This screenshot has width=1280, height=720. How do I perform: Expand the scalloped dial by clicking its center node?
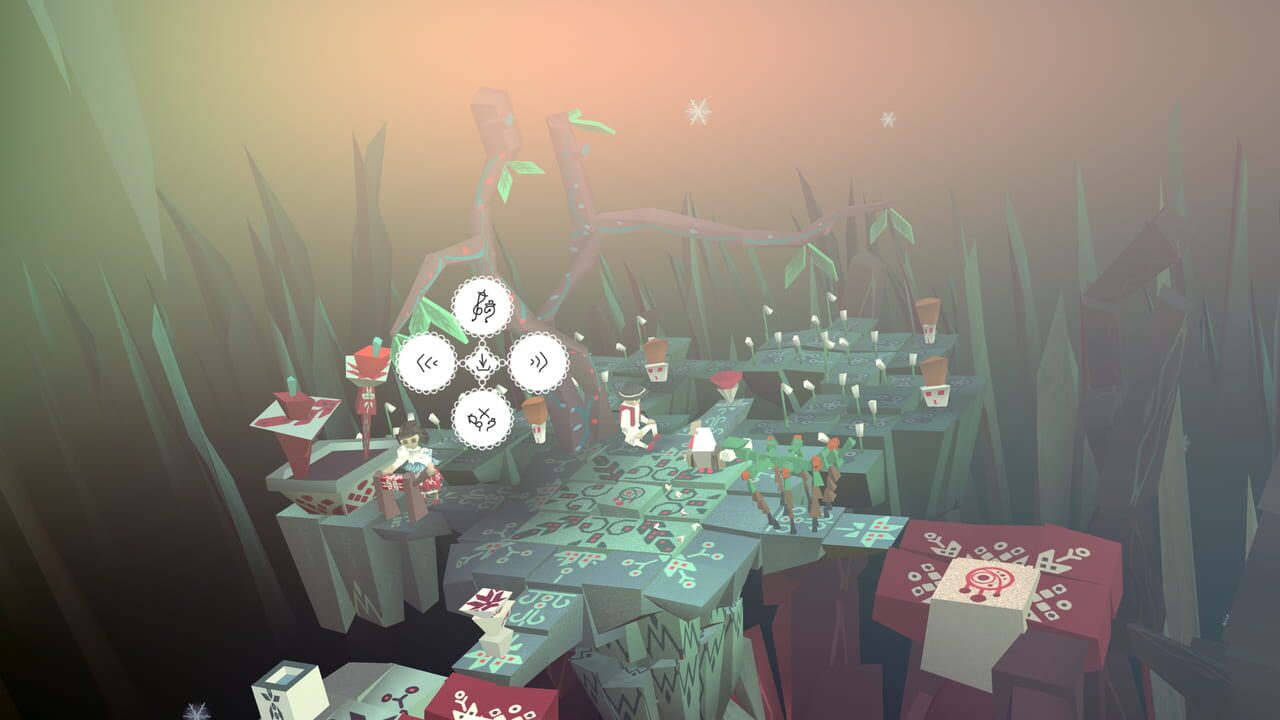[x=483, y=363]
